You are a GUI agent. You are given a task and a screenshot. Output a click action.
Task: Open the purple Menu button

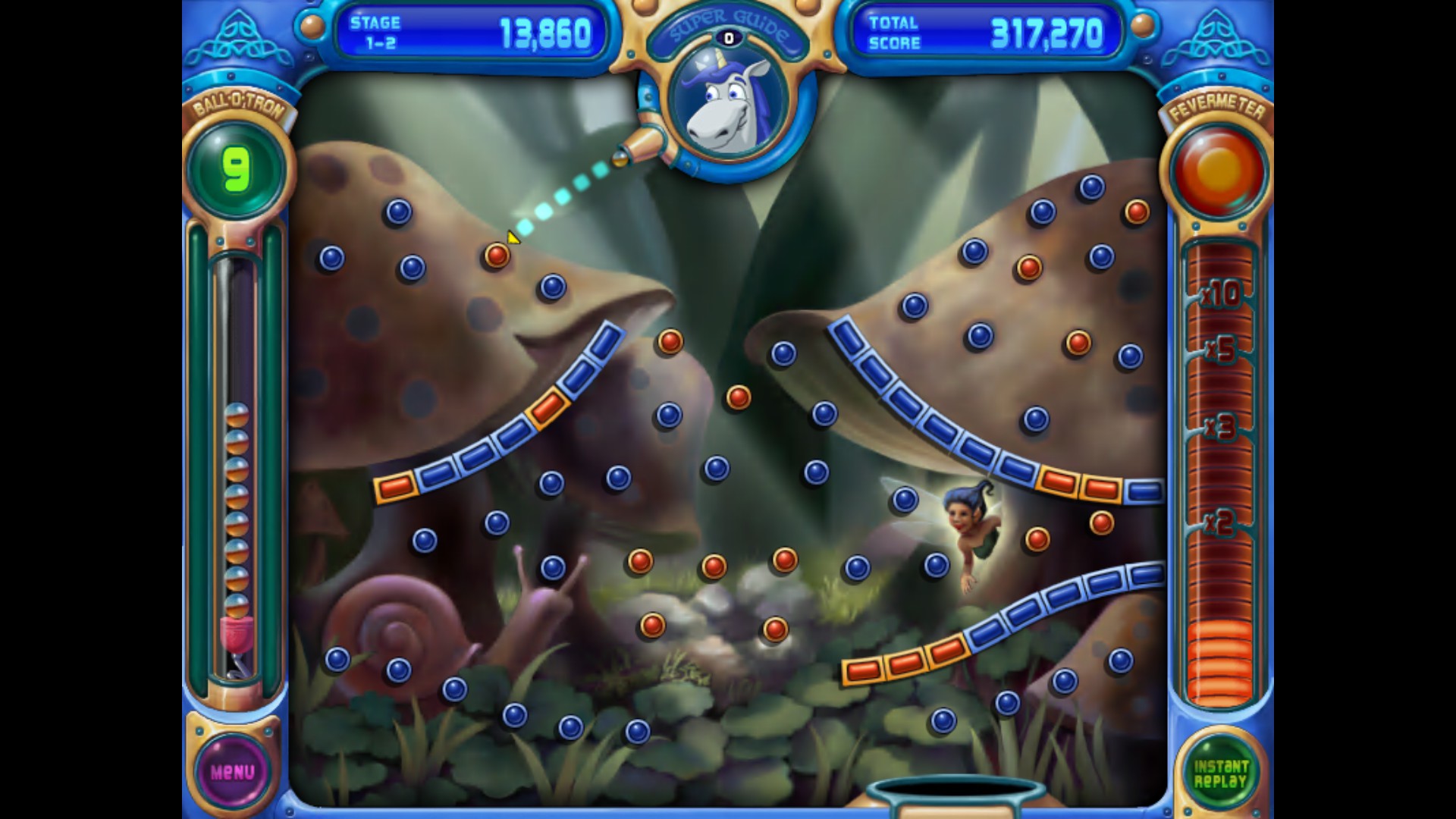click(233, 772)
